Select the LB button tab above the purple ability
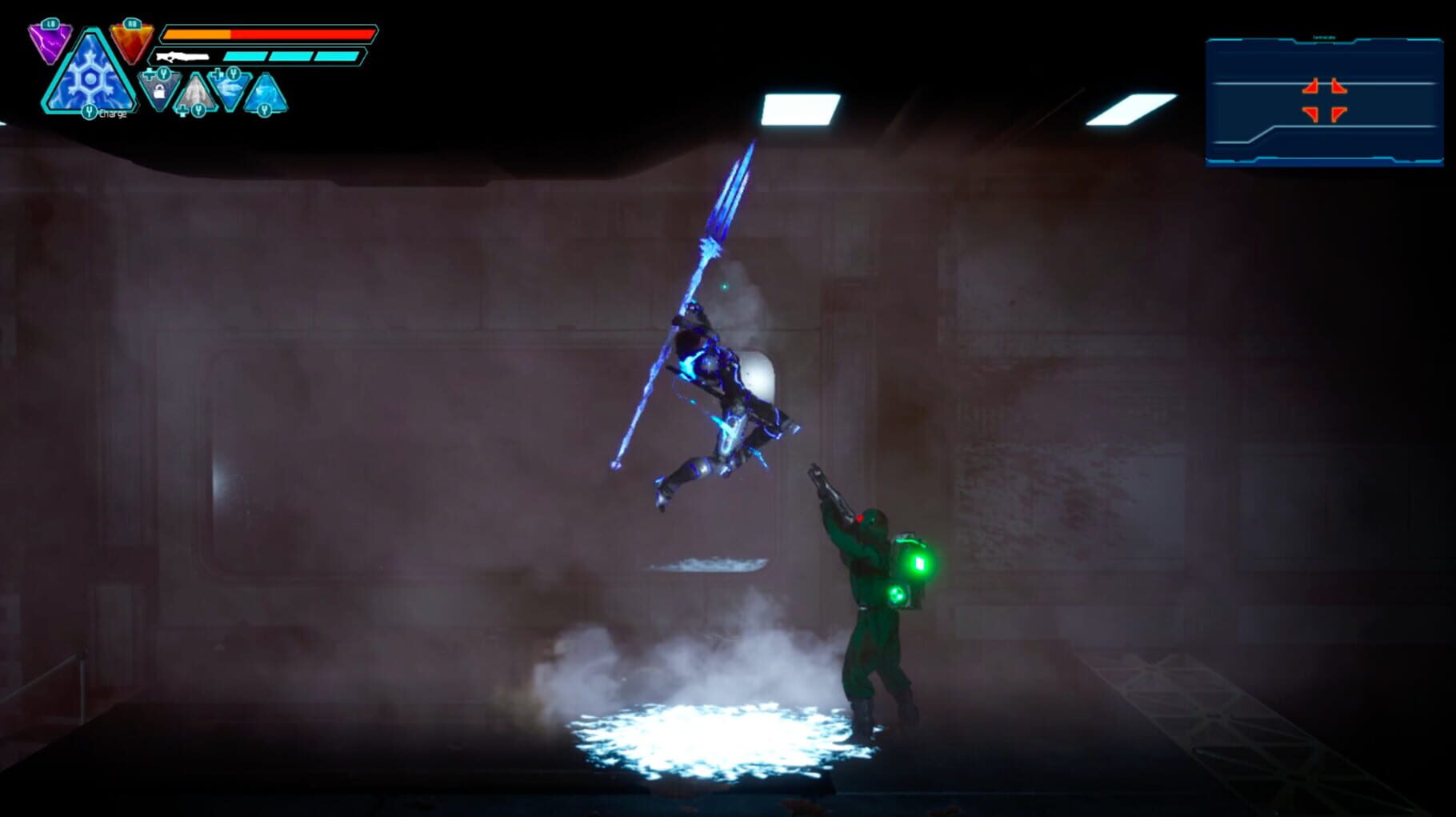 (x=52, y=24)
